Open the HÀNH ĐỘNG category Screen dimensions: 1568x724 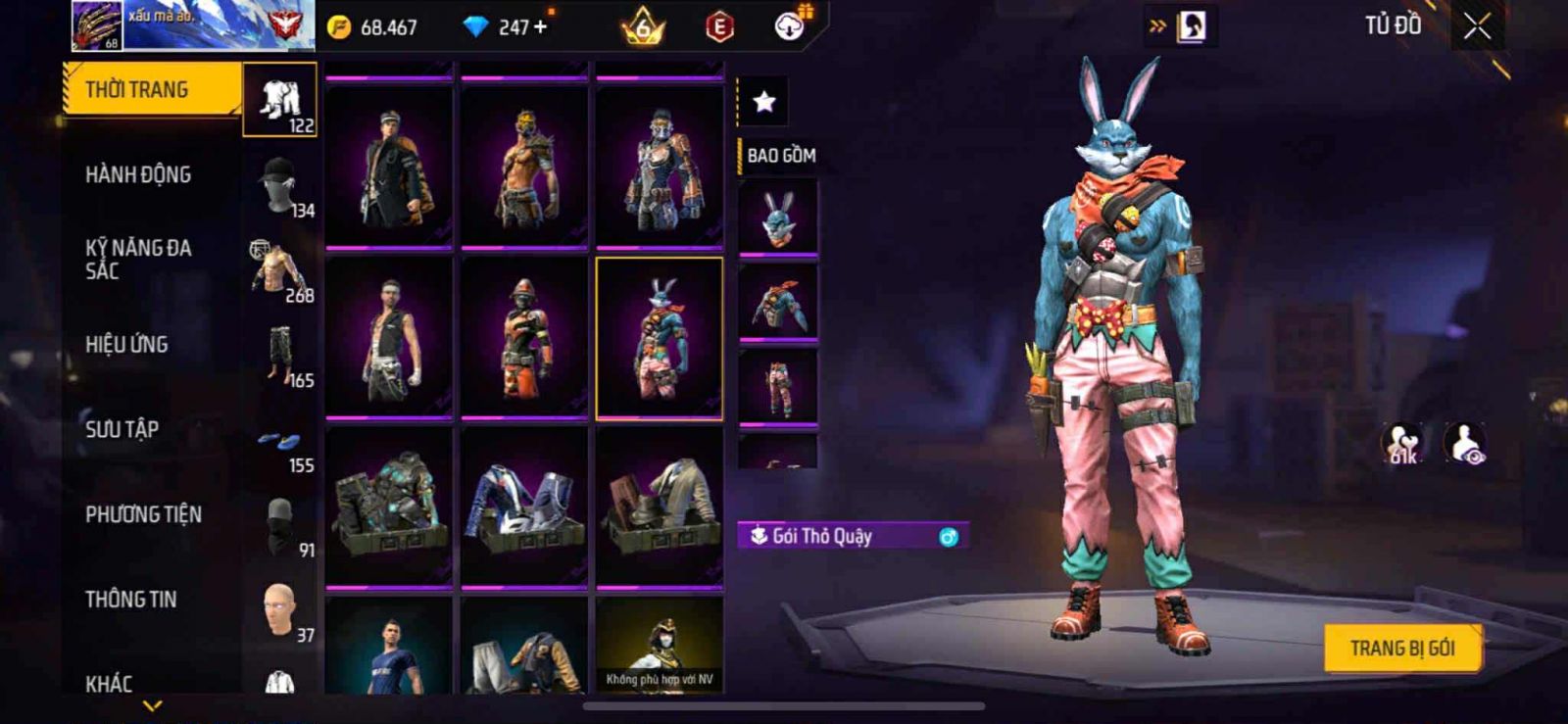[139, 175]
